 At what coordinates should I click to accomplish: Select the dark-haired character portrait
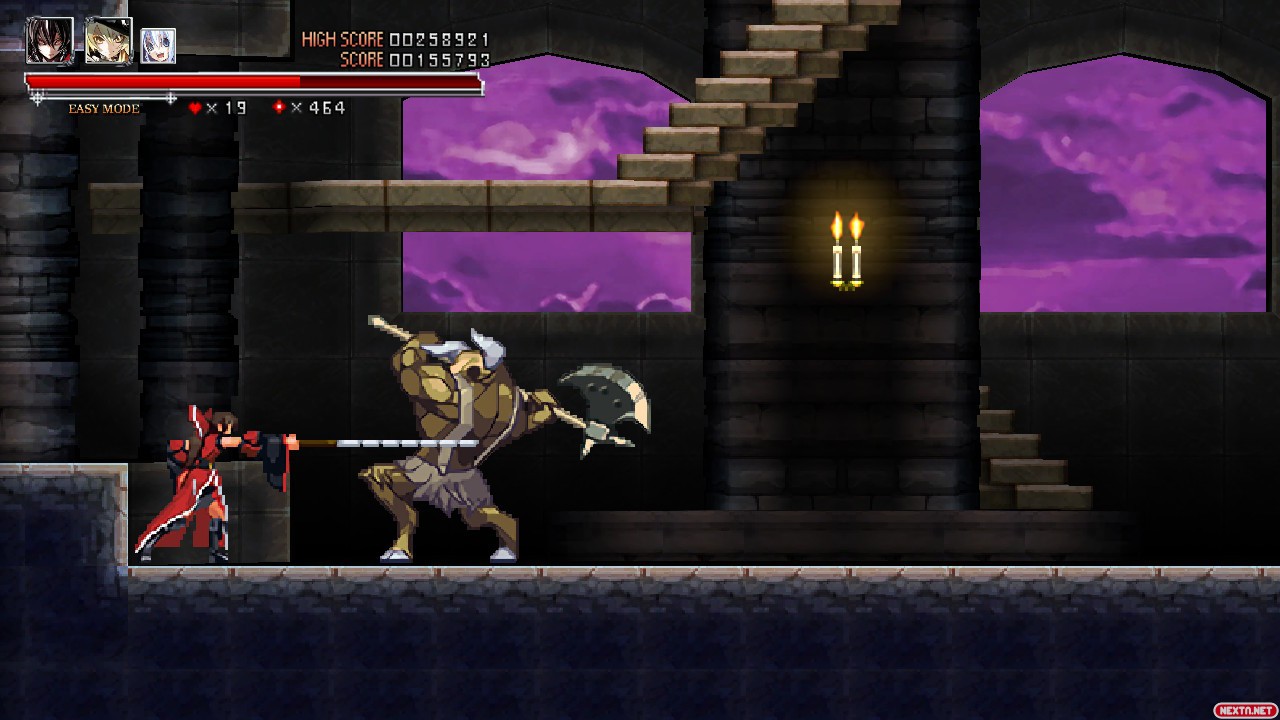click(x=49, y=41)
